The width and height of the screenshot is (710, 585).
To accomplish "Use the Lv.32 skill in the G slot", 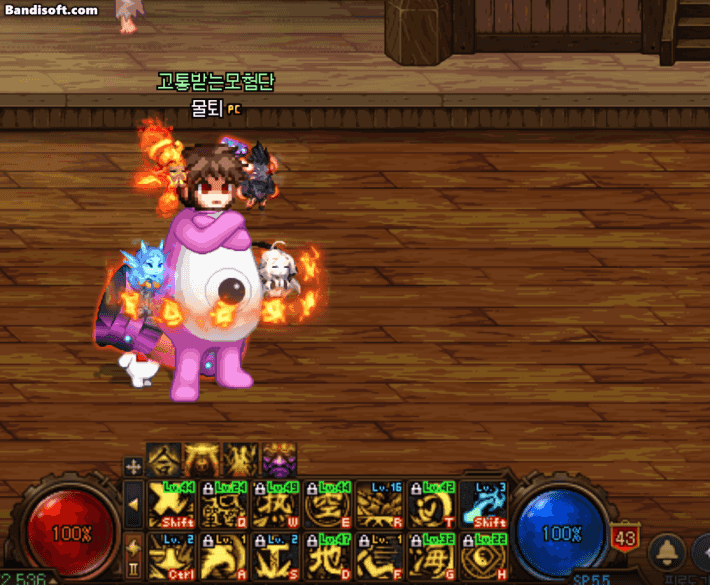I will click(432, 555).
